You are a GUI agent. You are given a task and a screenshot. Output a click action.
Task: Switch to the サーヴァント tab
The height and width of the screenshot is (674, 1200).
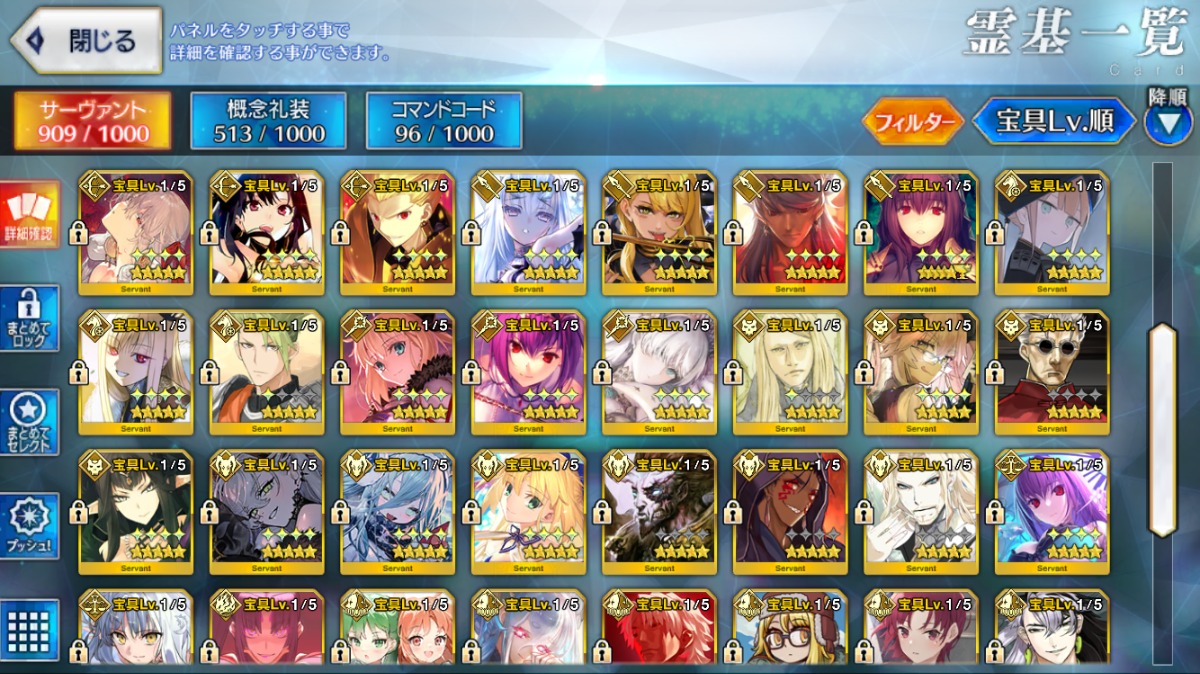92,121
